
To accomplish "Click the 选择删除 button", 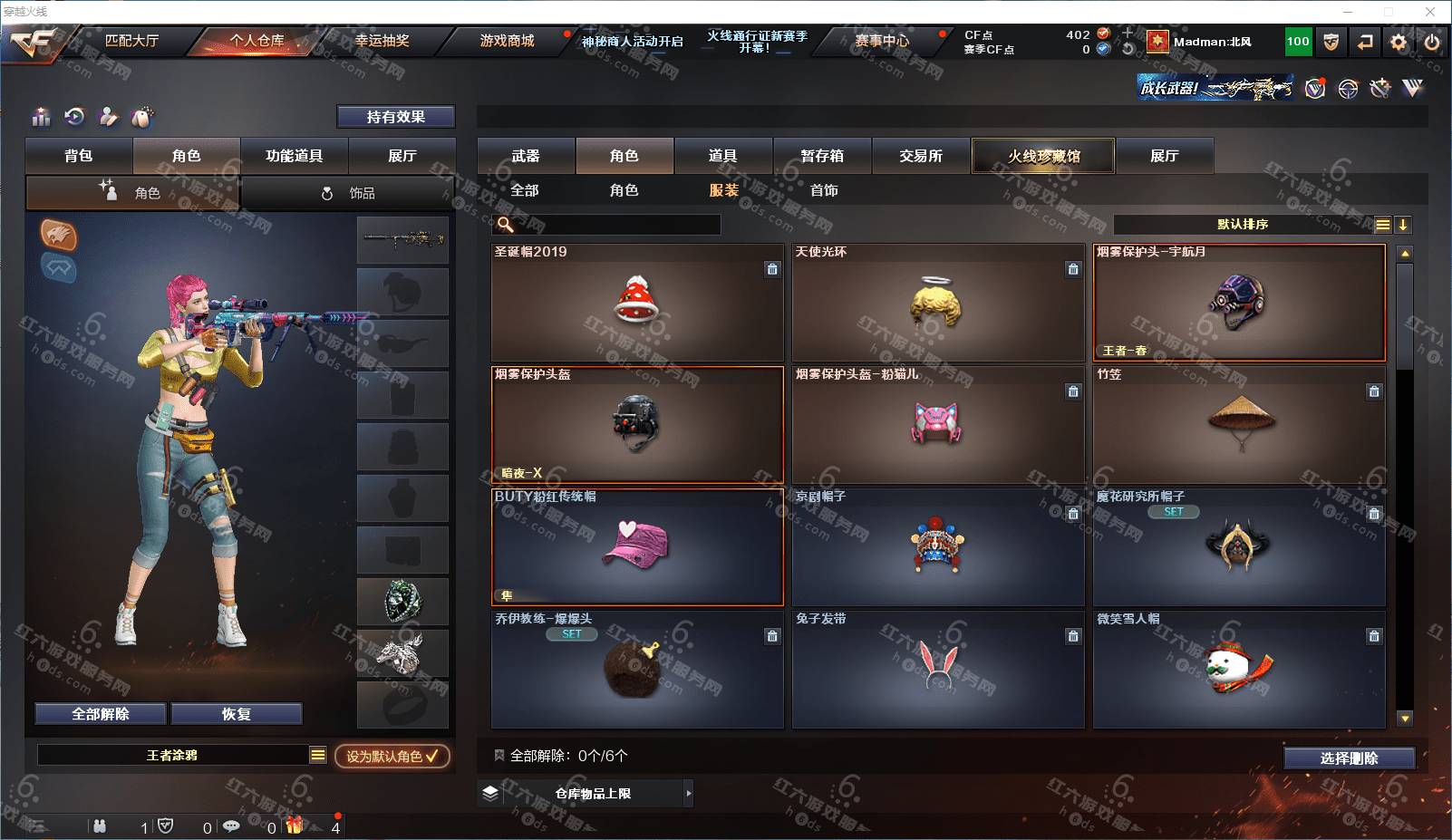I will pos(1349,758).
